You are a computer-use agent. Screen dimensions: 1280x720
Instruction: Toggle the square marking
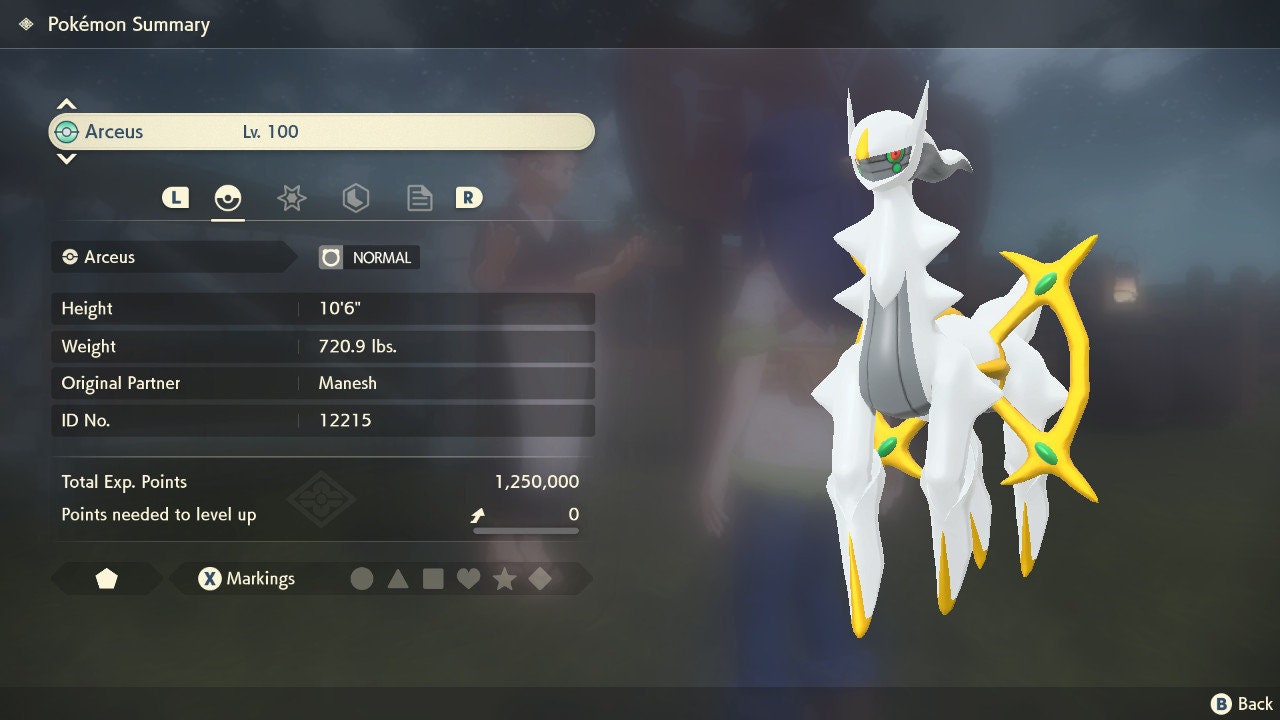pos(433,579)
